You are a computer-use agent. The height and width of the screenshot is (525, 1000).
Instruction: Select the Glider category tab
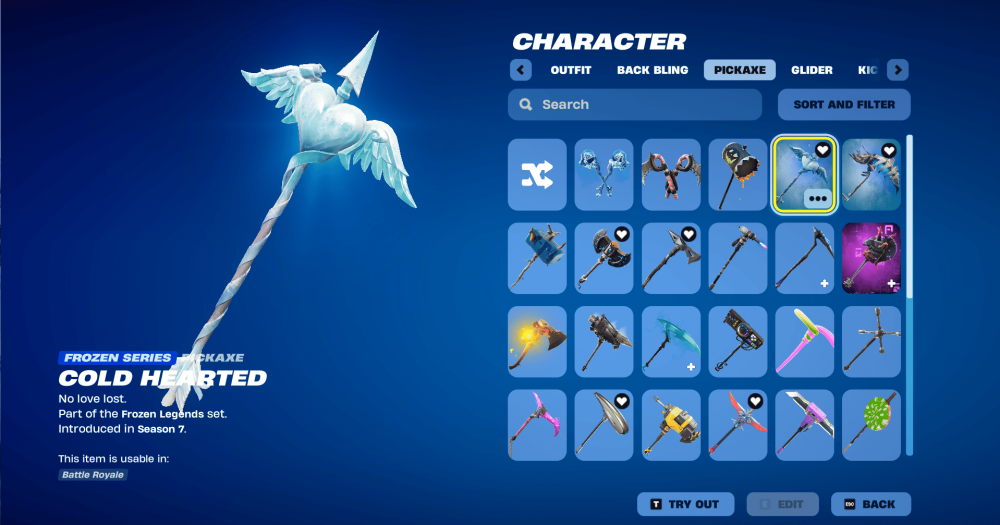point(811,70)
